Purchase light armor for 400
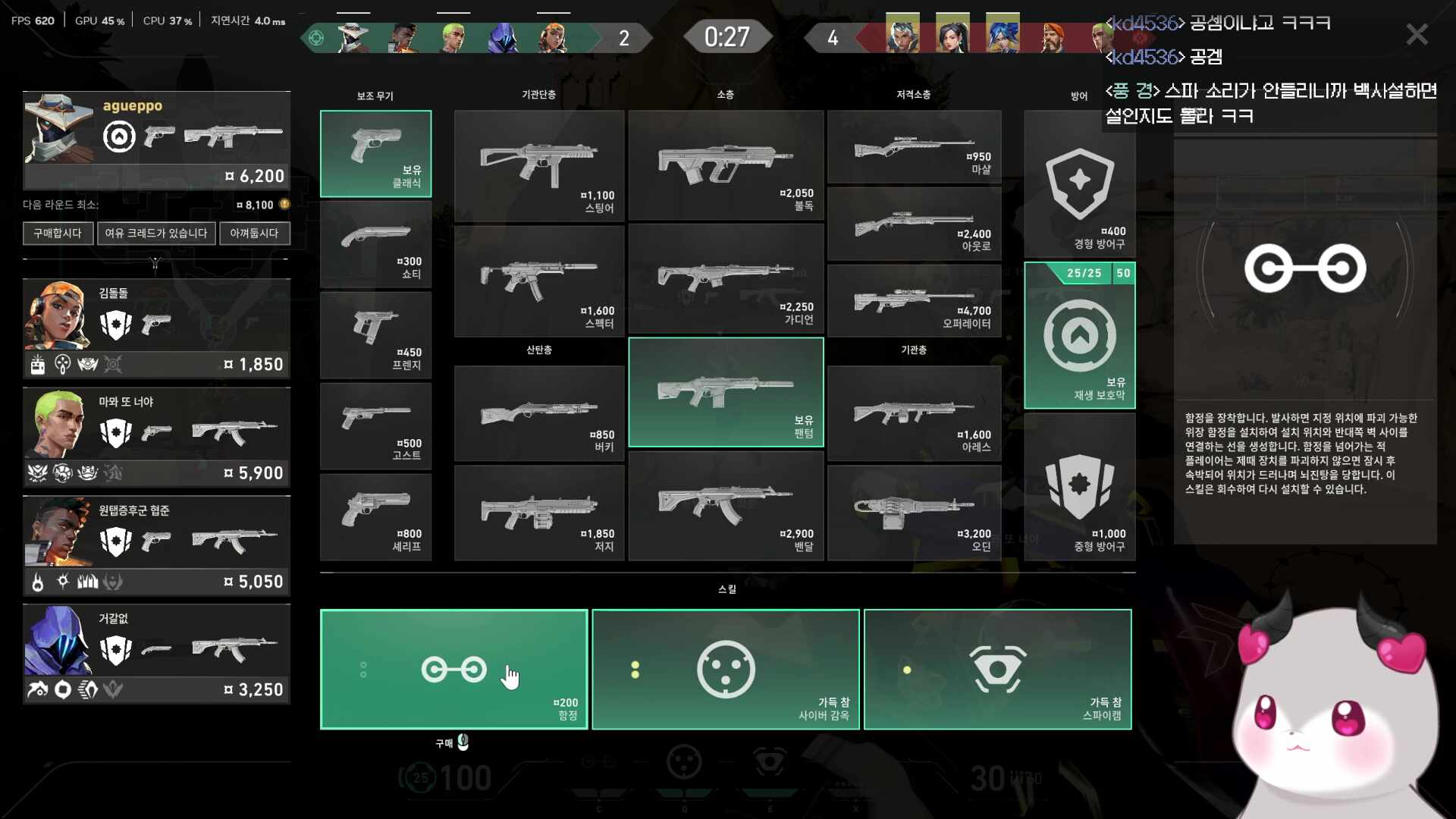Image resolution: width=1456 pixels, height=819 pixels. pos(1079,184)
